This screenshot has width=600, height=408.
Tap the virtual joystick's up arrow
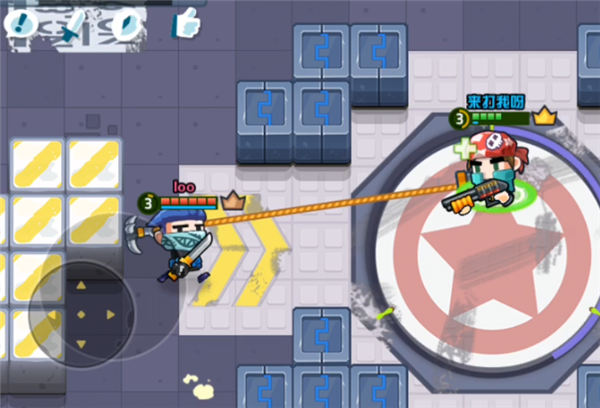click(81, 287)
